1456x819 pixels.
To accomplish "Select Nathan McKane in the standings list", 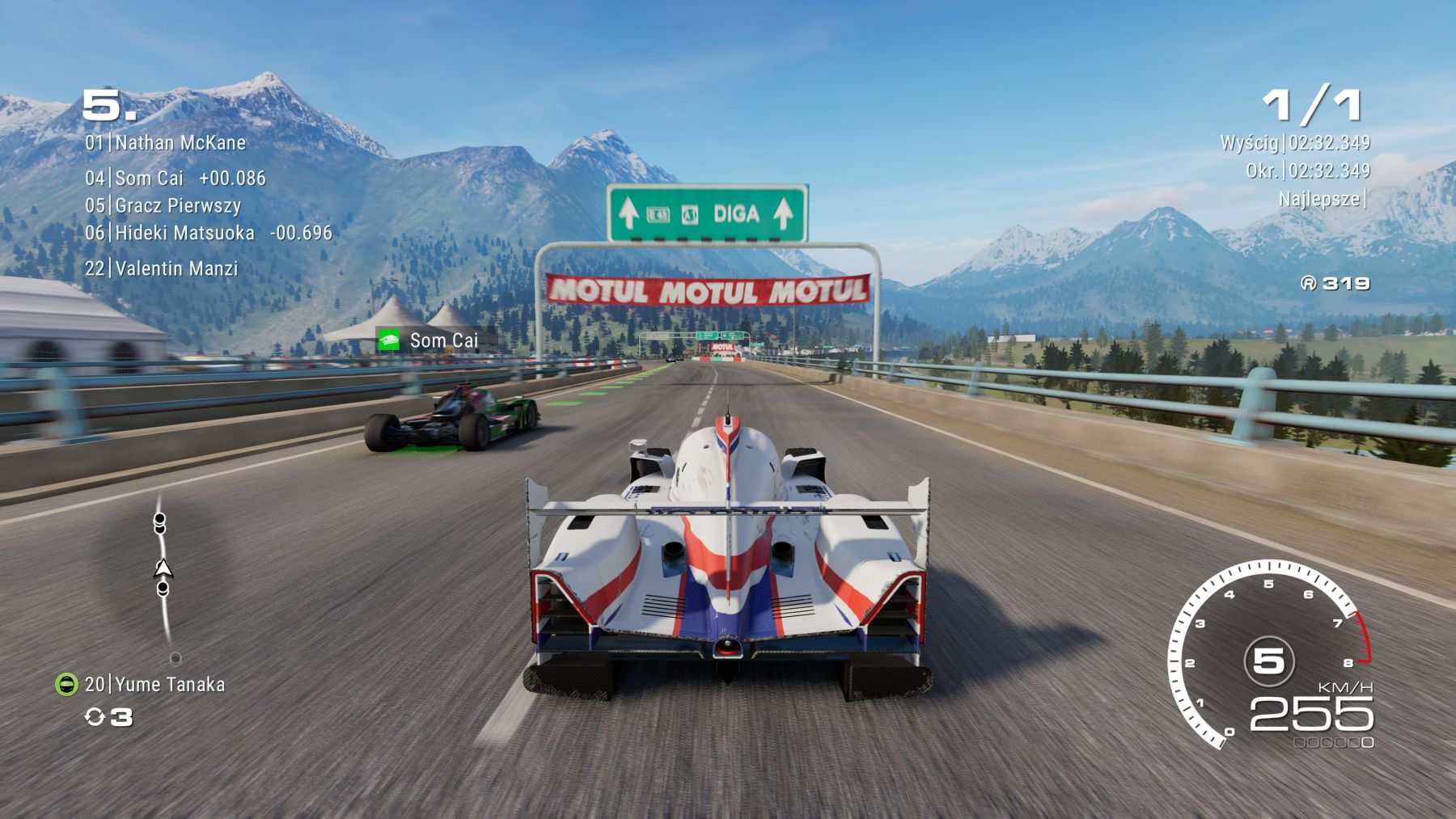I will coord(166,143).
